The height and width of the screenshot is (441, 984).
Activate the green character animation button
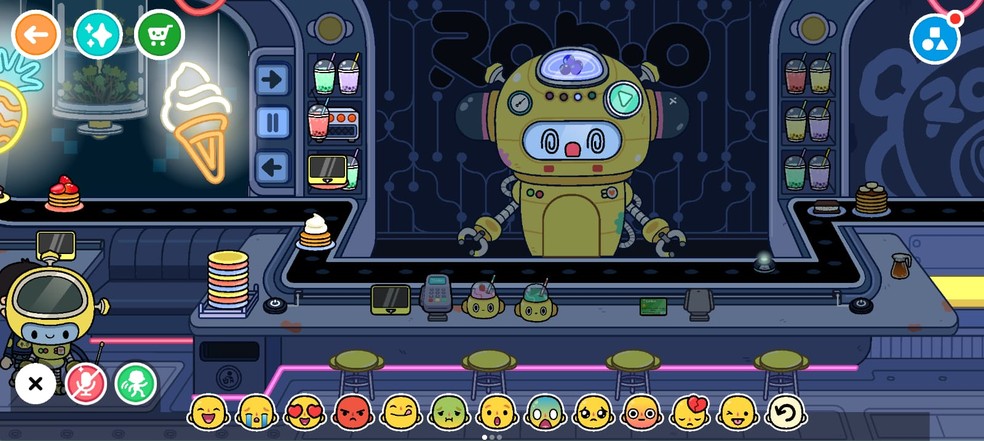point(136,383)
